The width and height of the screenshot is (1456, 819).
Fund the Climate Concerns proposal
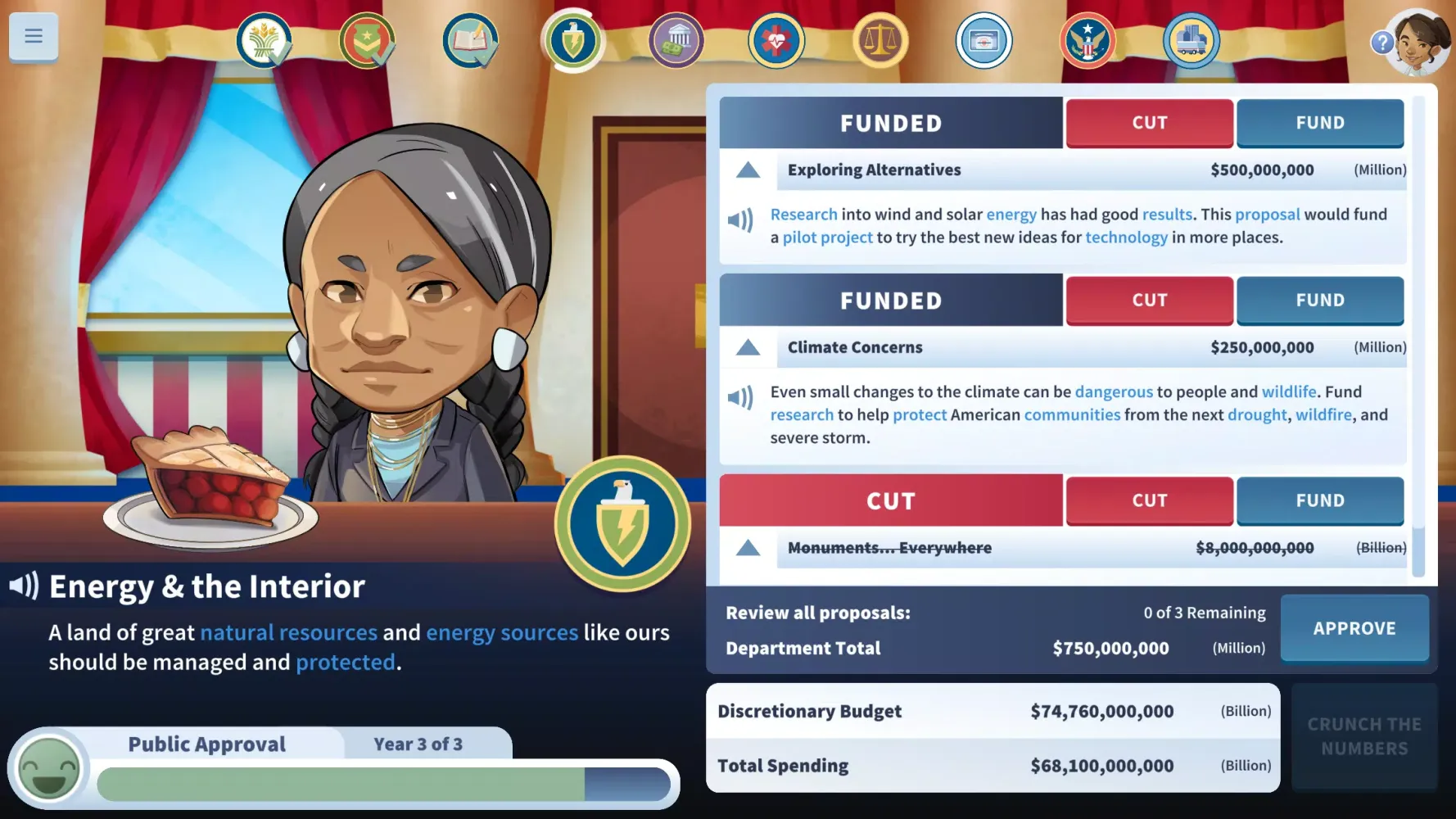pos(1319,301)
